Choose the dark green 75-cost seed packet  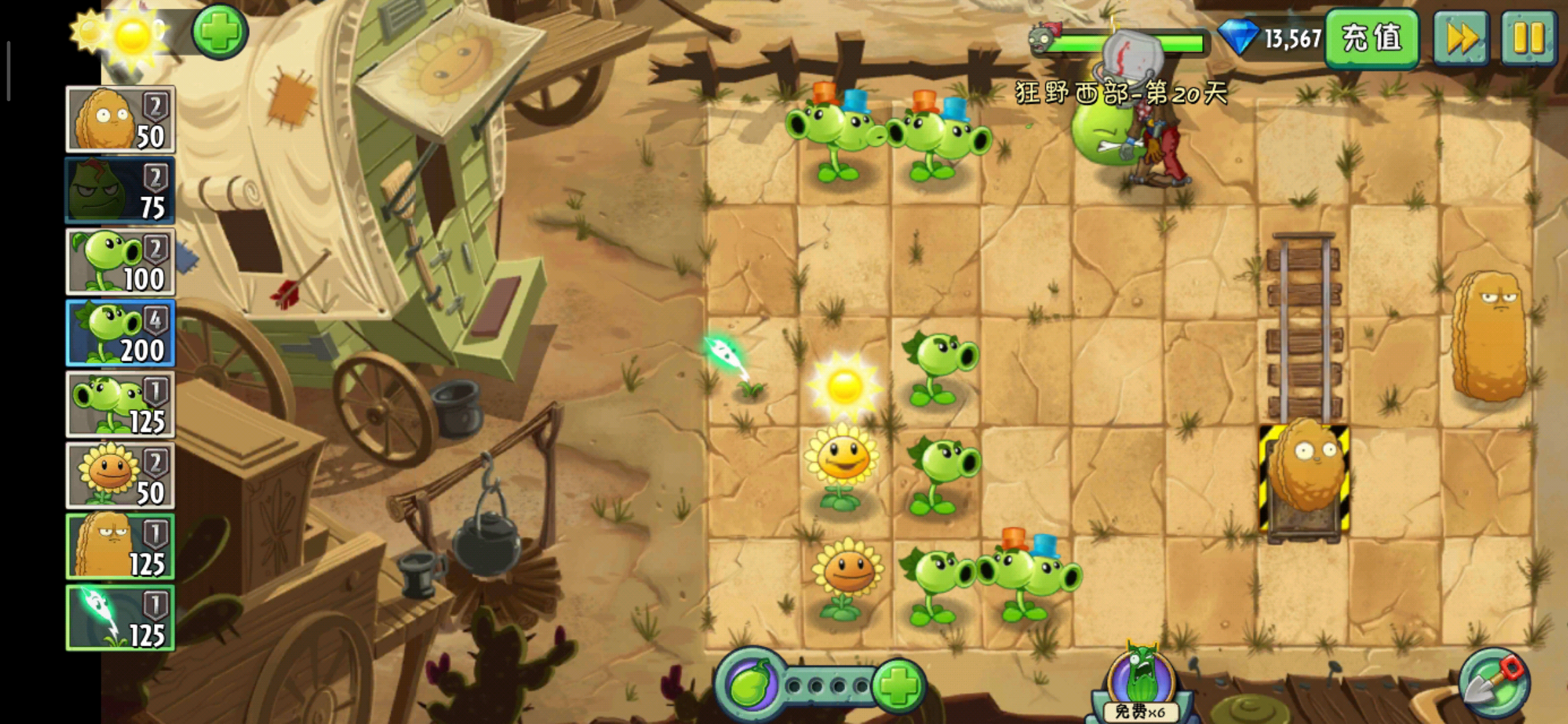tap(121, 190)
